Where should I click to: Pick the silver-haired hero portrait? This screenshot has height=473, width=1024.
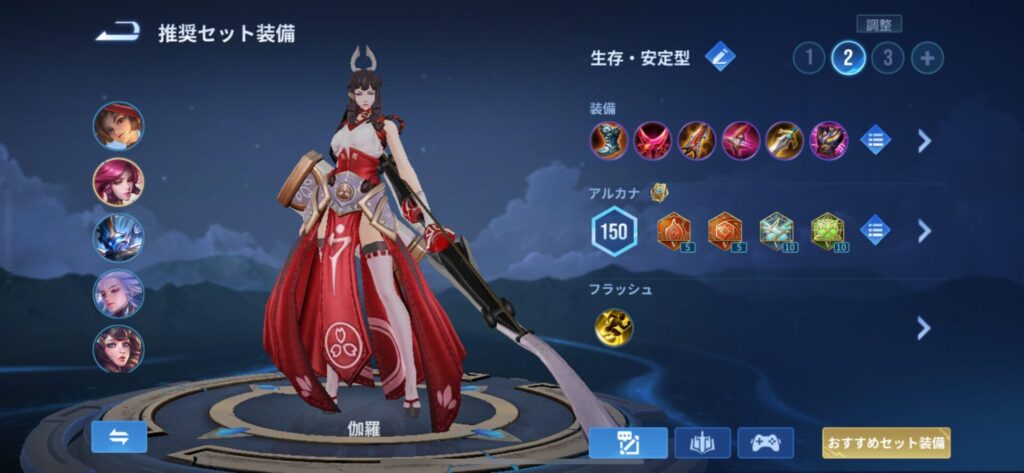pos(119,293)
